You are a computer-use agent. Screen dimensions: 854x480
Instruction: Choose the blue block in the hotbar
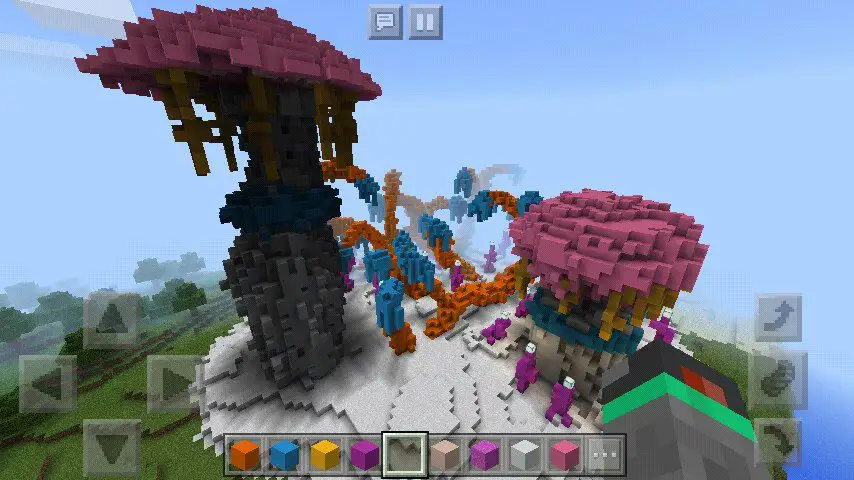click(285, 455)
